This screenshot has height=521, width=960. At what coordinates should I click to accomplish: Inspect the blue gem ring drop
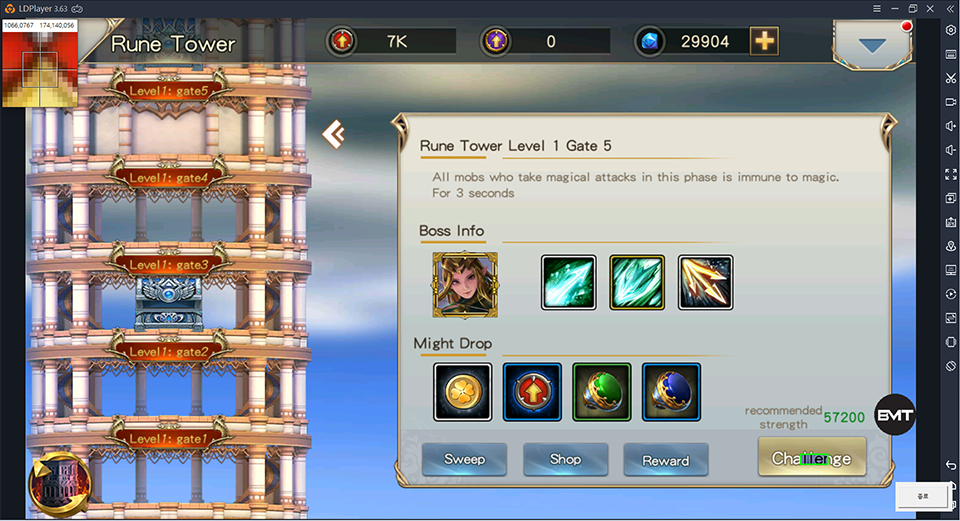[x=671, y=392]
